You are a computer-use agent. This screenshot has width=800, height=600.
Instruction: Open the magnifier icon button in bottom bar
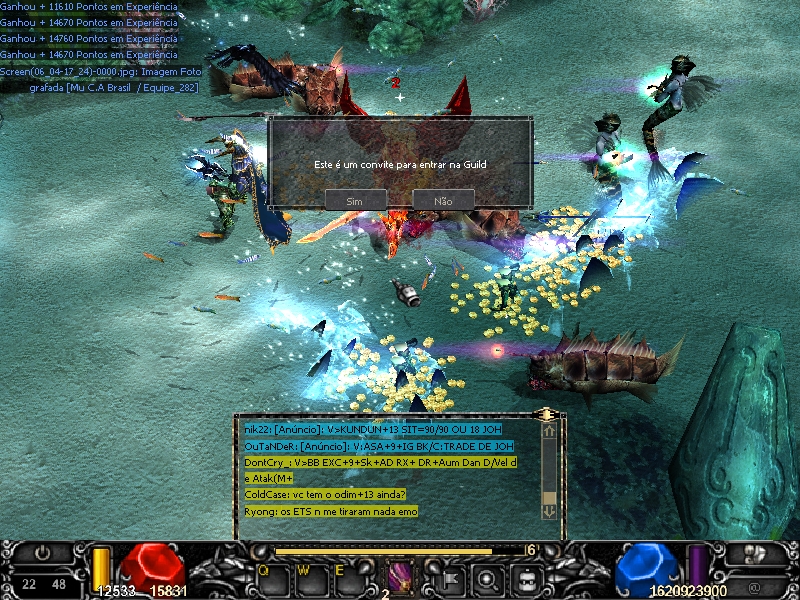pyautogui.click(x=487, y=577)
